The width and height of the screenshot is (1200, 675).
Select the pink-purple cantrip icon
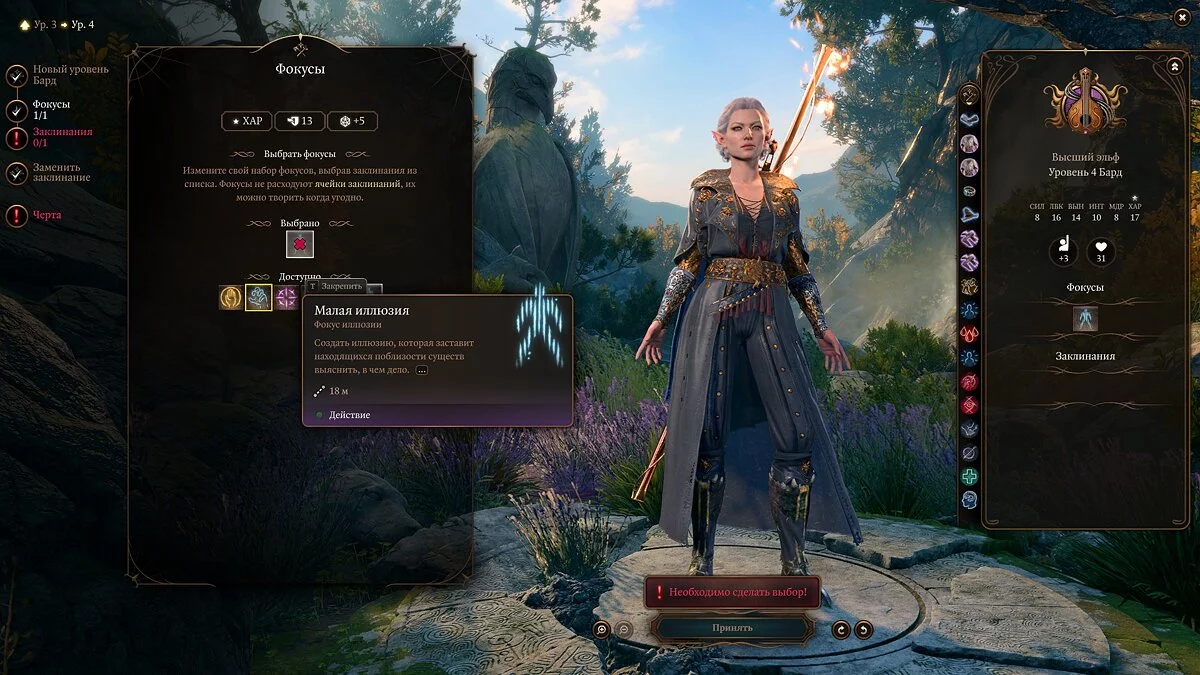[x=287, y=297]
